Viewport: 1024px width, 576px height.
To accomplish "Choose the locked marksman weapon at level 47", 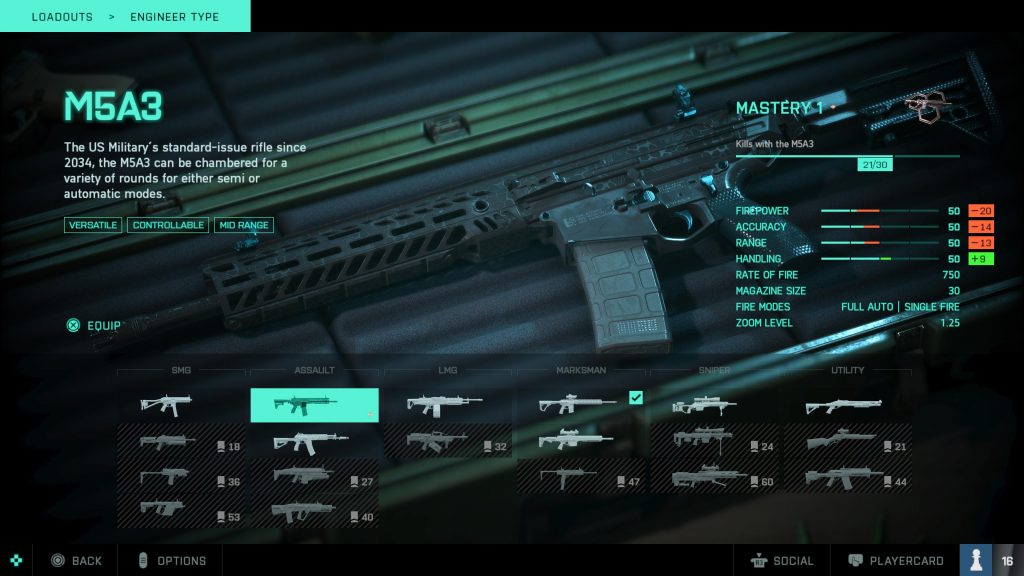I will (x=581, y=476).
